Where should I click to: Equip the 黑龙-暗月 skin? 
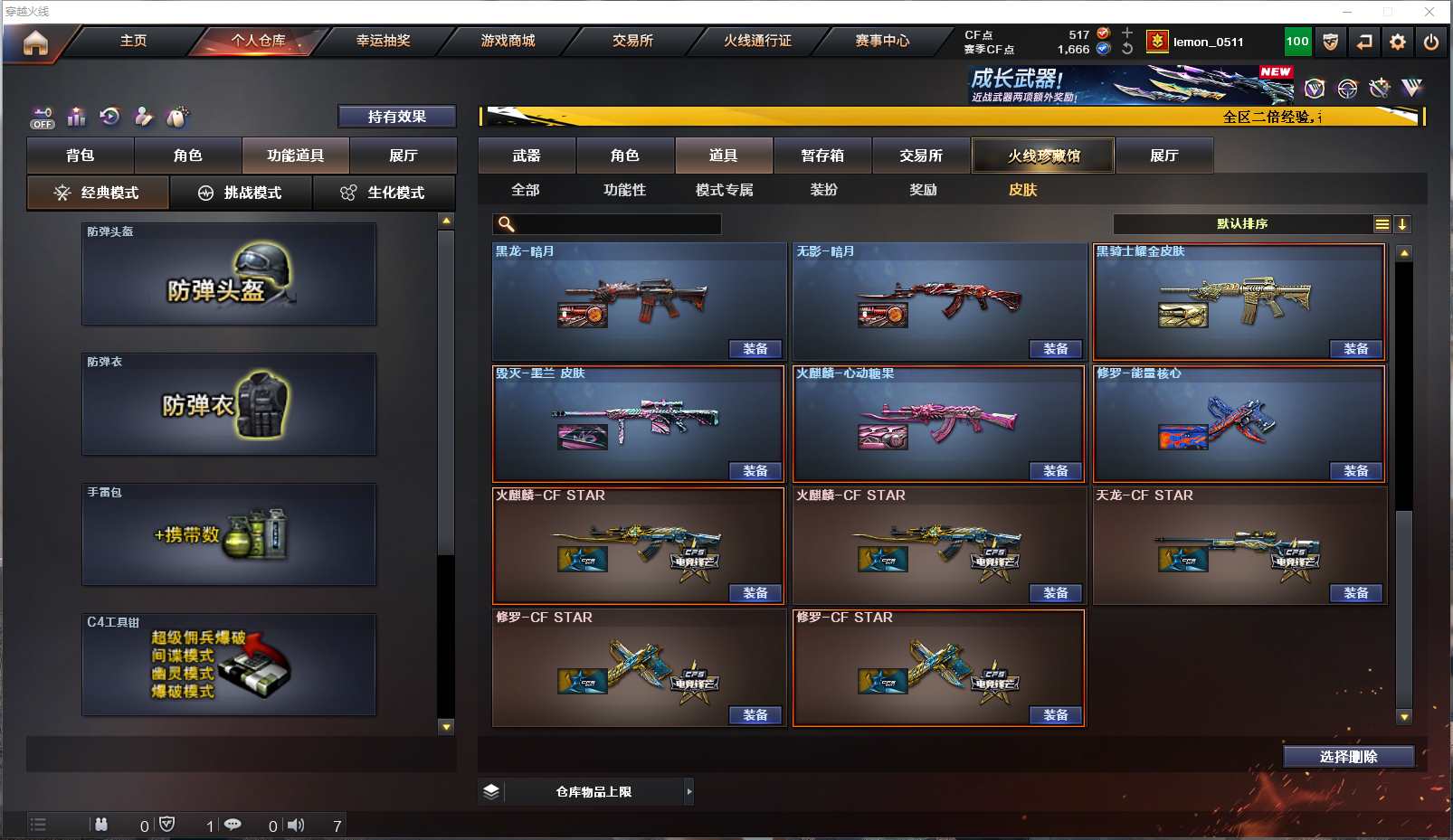[755, 349]
